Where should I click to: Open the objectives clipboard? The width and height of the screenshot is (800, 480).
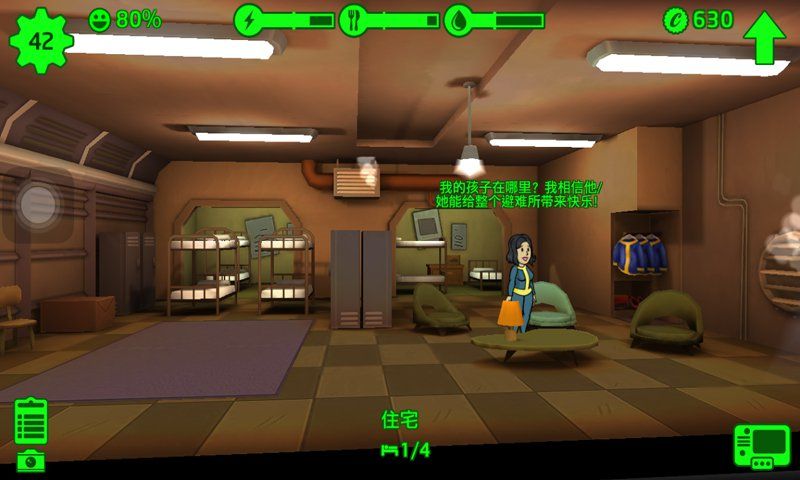(x=31, y=421)
